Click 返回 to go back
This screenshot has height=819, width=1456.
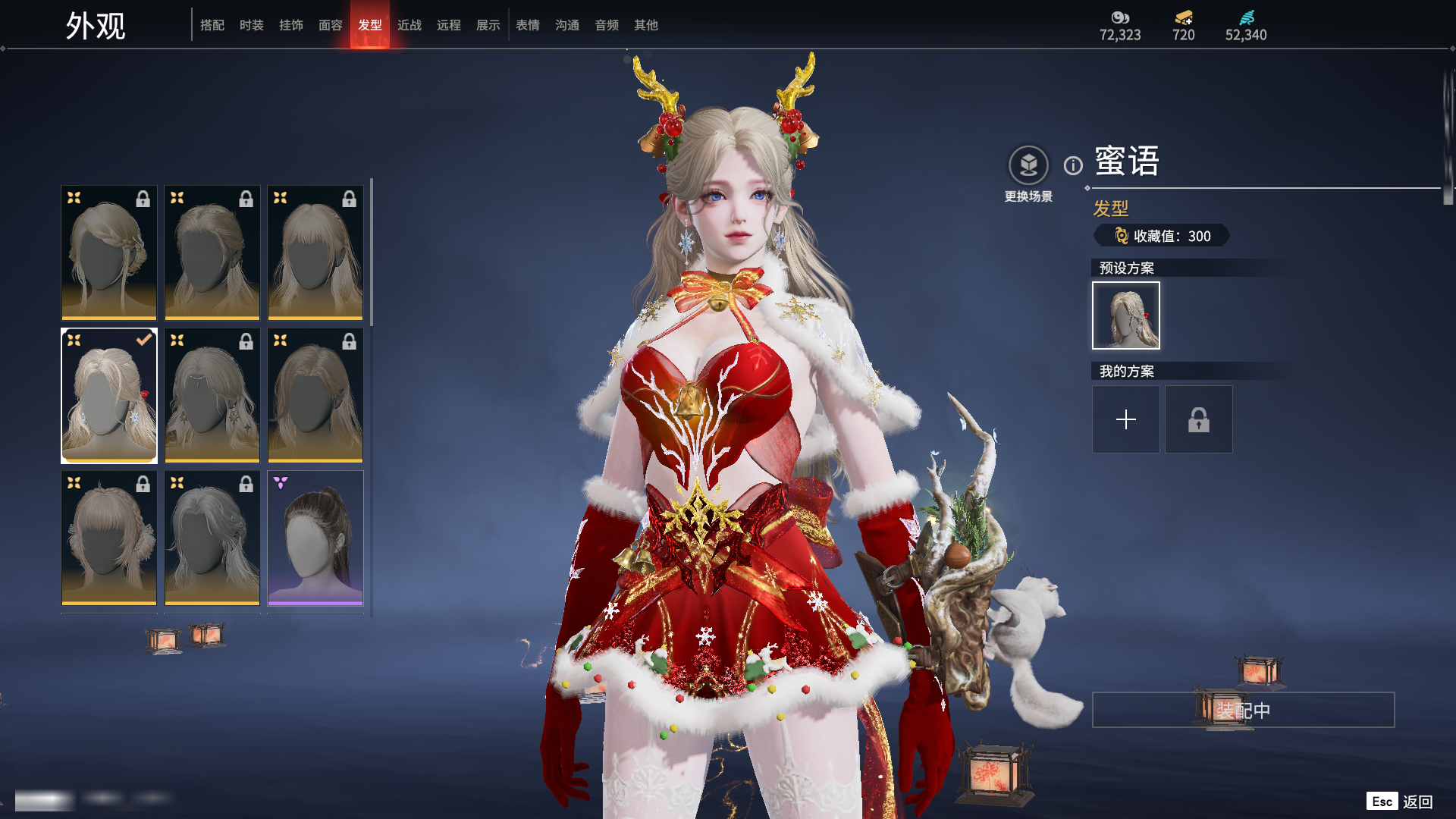[1417, 802]
